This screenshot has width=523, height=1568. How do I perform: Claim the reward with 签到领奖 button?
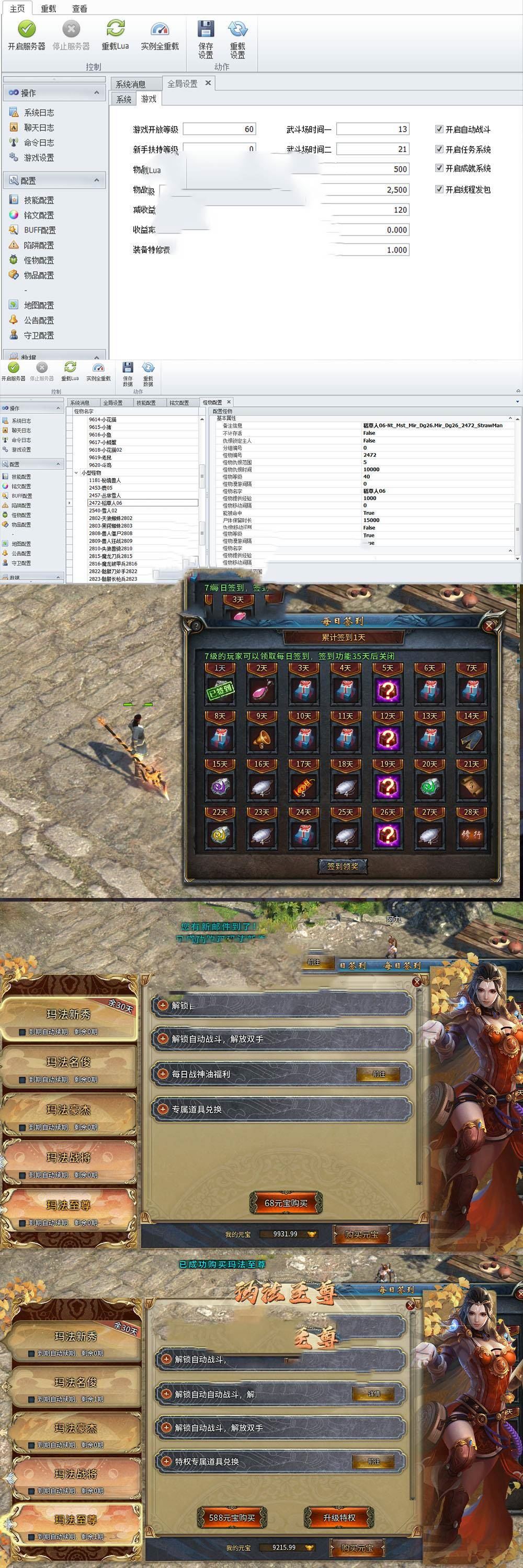343,866
